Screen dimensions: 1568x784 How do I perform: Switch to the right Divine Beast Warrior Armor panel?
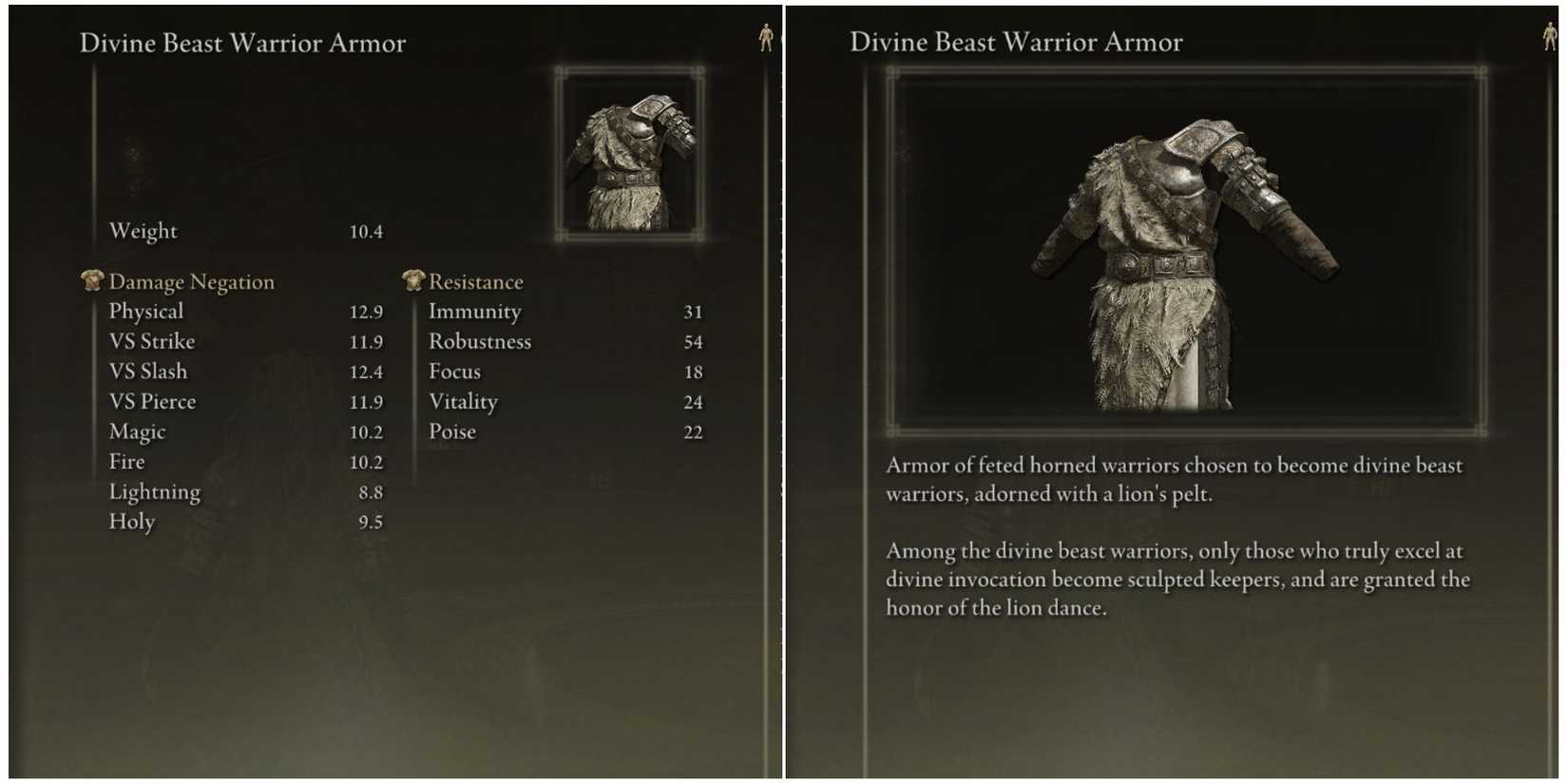1015,42
